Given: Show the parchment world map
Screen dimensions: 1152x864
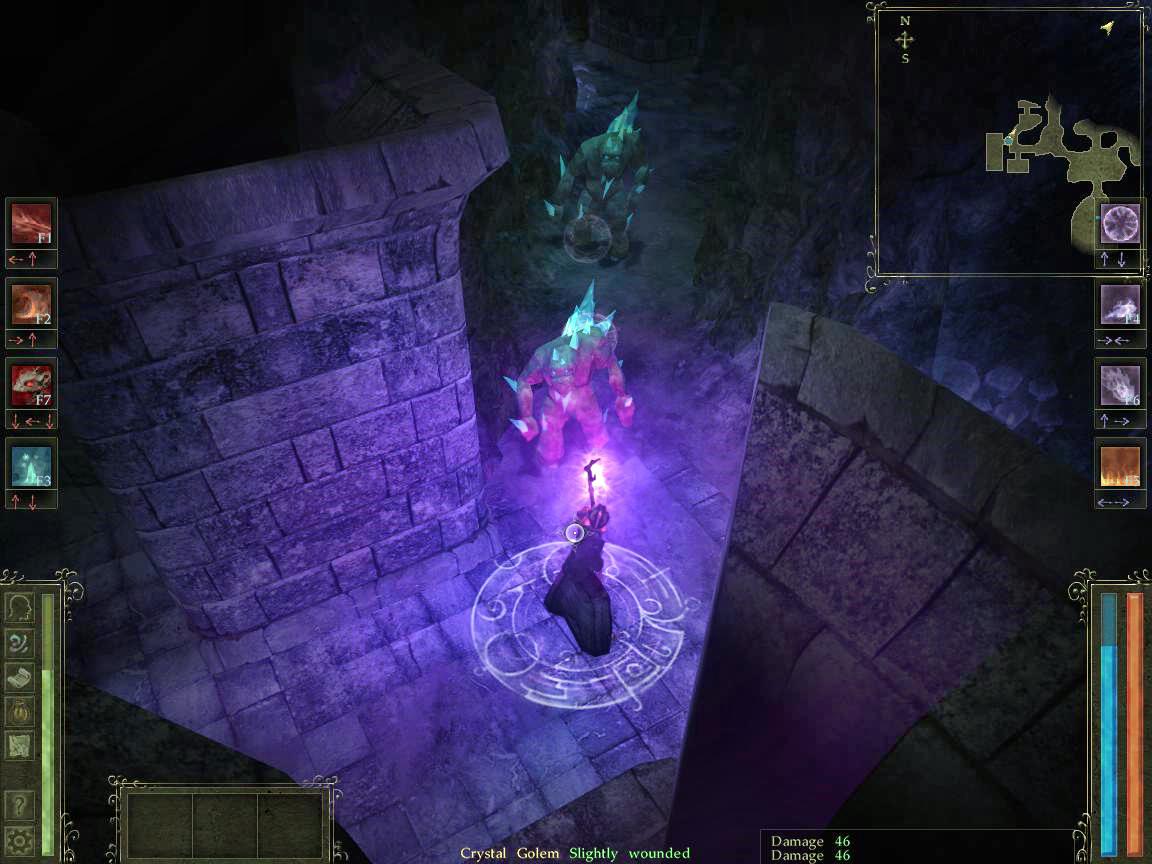Looking at the screenshot, I should (x=20, y=744).
